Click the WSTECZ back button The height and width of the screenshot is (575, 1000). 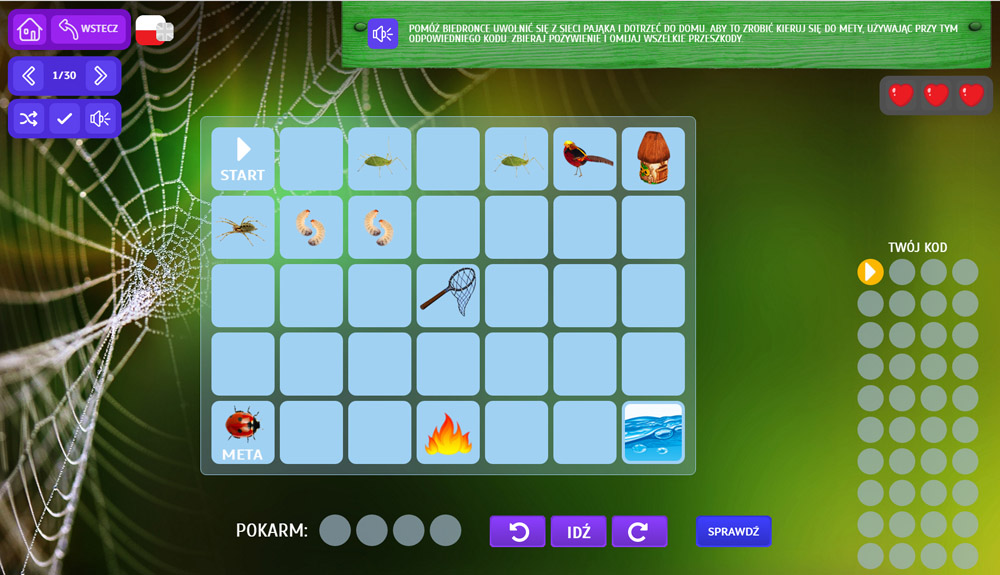click(x=89, y=28)
